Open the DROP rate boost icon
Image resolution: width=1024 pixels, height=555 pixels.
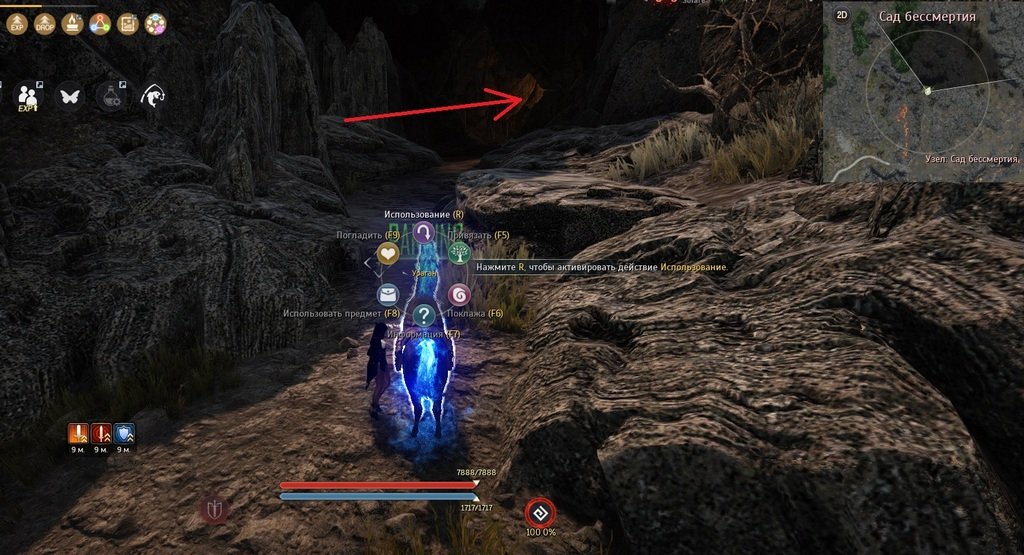coord(44,24)
